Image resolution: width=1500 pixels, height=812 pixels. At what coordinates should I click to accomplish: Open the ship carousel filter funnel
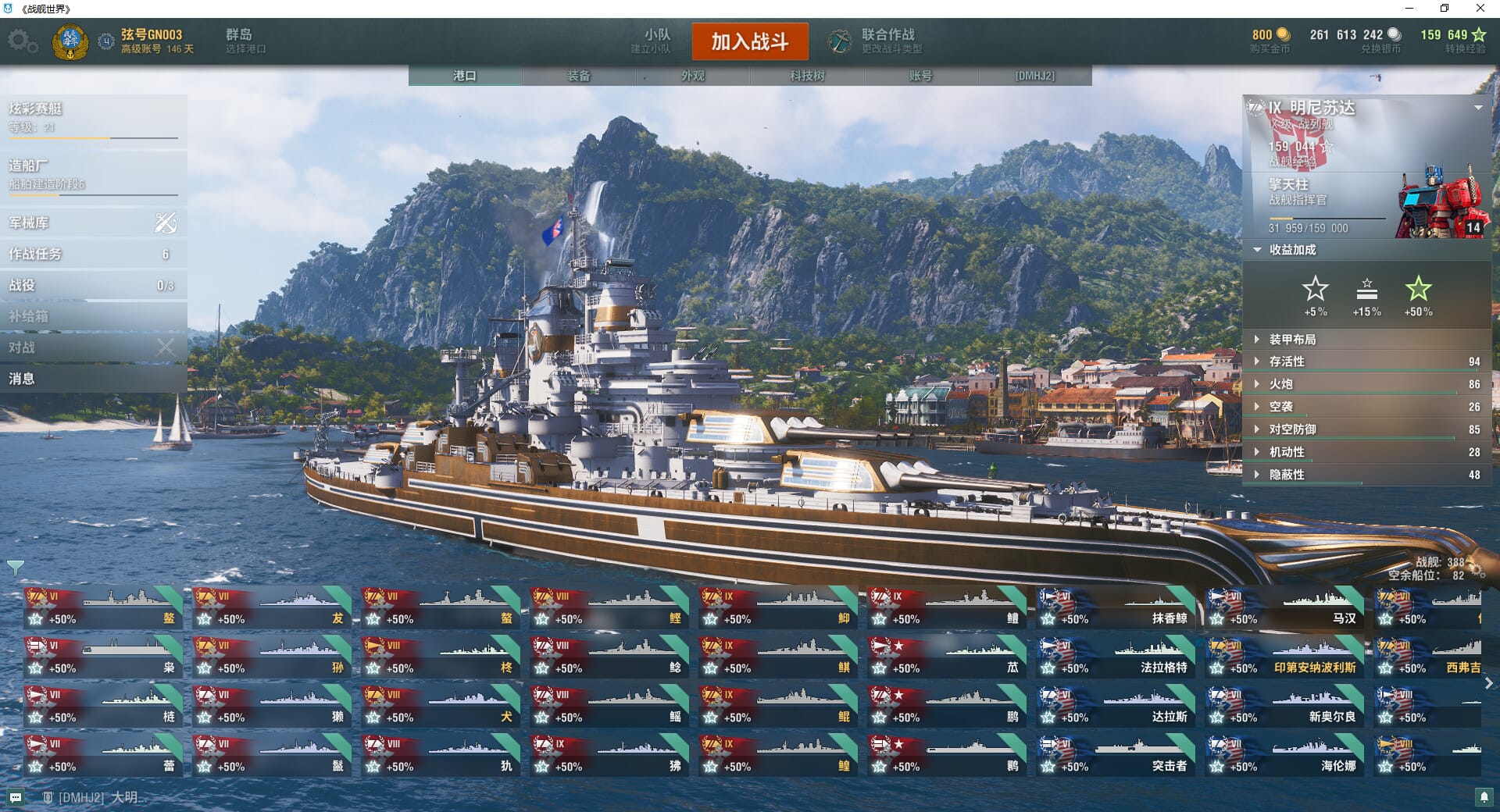click(15, 567)
